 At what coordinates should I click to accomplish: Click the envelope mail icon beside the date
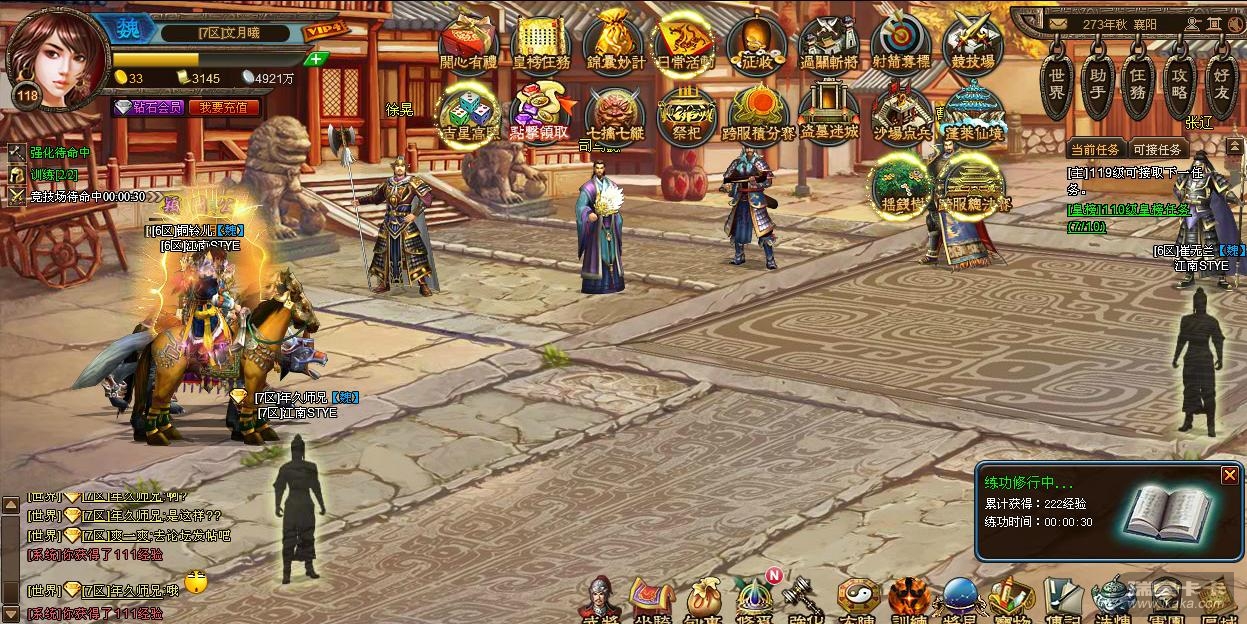pos(1057,23)
